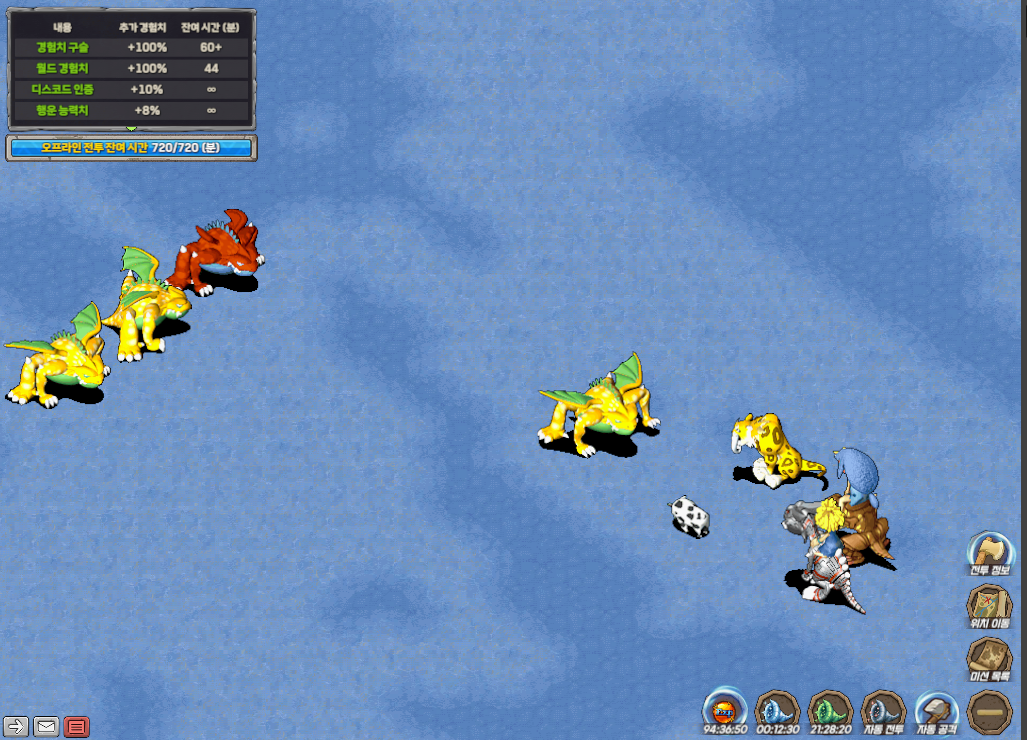Show the 미션 목록 scroll list
This screenshot has width=1027, height=740.
990,659
